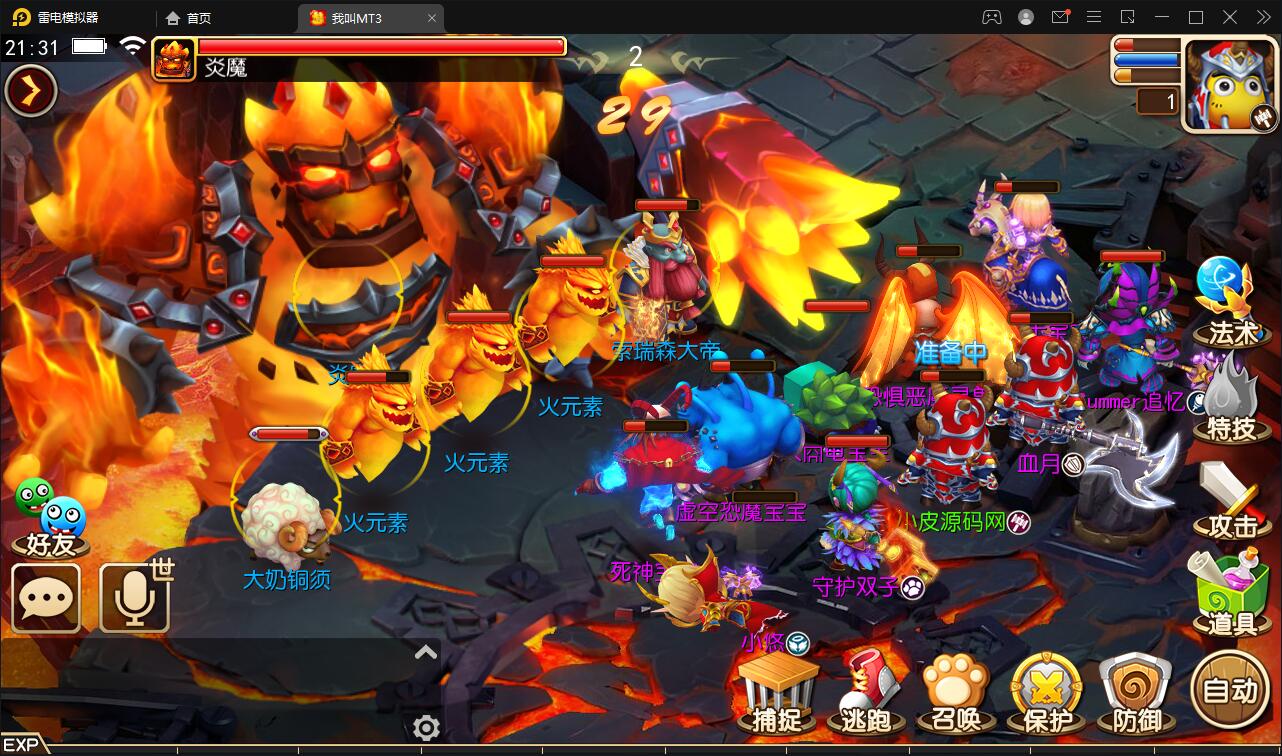The image size is (1282, 756).
Task: Open the 好友 friends list
Action: pyautogui.click(x=51, y=516)
